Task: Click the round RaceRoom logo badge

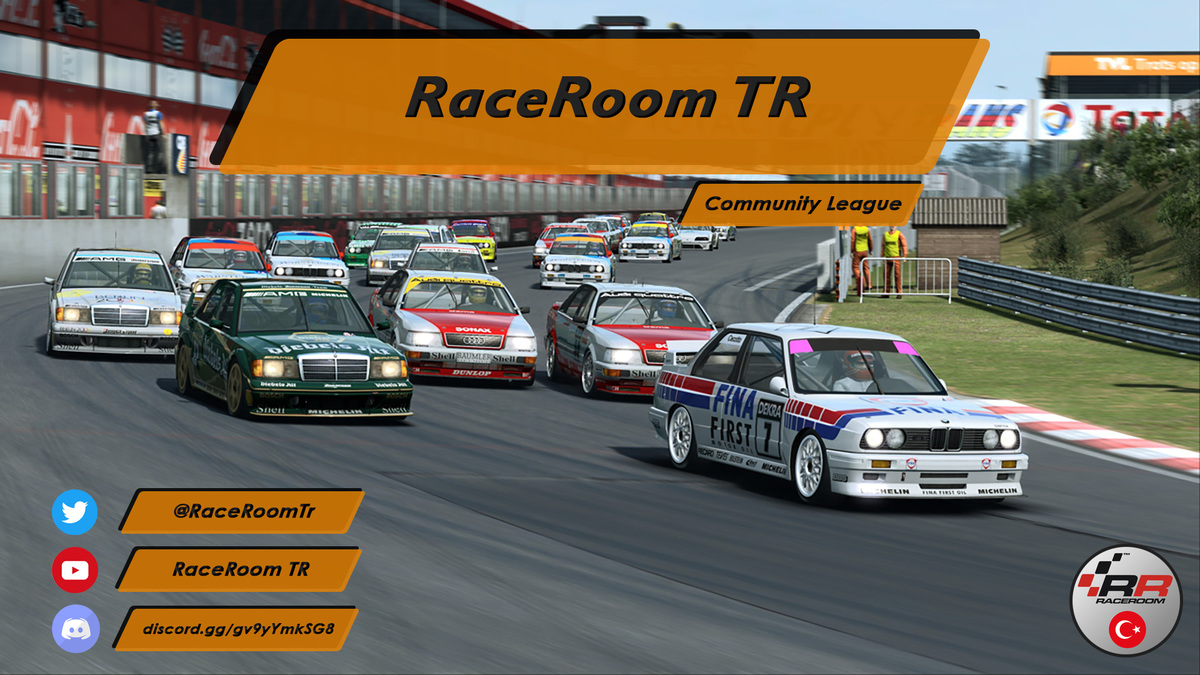Action: (1125, 601)
